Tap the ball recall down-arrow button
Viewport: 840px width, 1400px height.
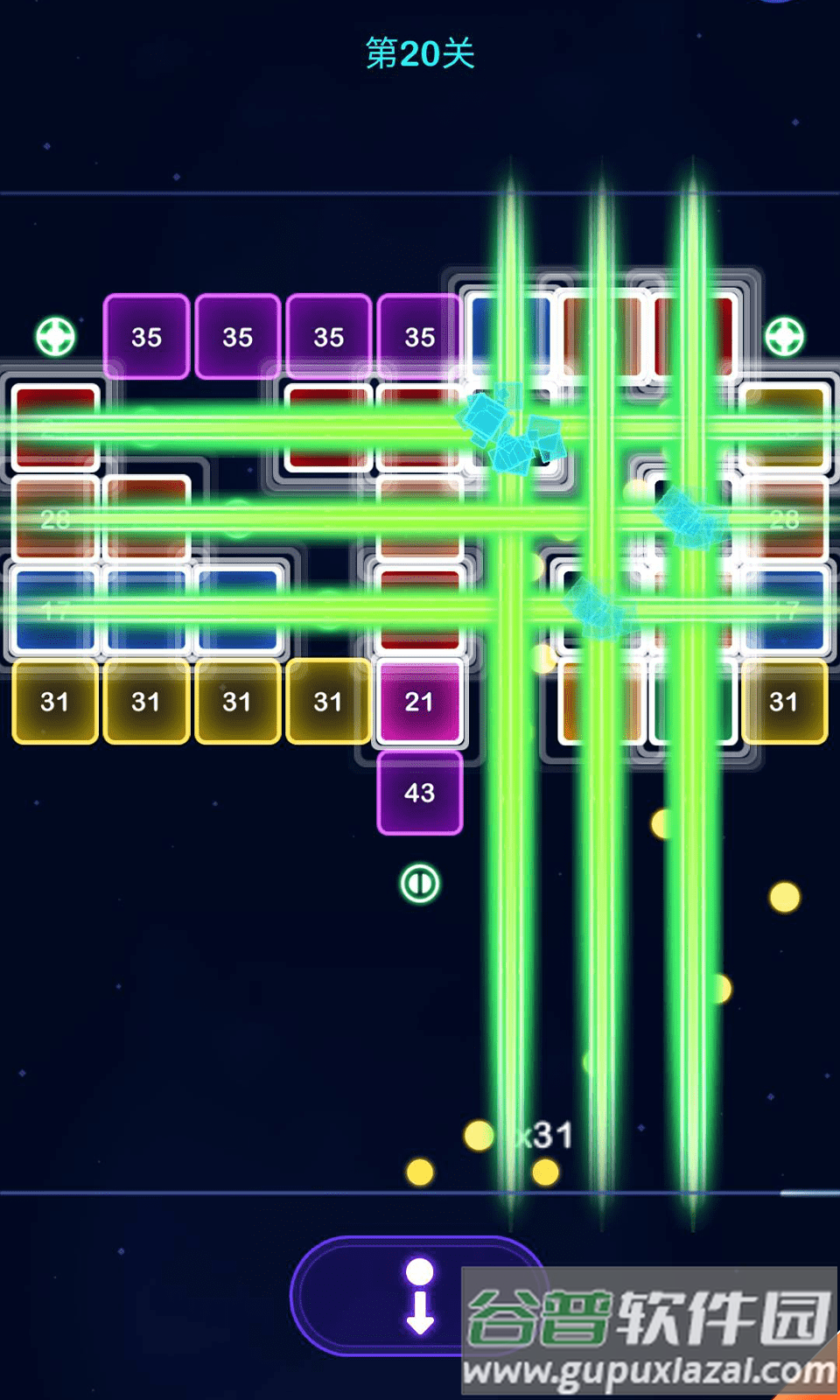tap(419, 1297)
